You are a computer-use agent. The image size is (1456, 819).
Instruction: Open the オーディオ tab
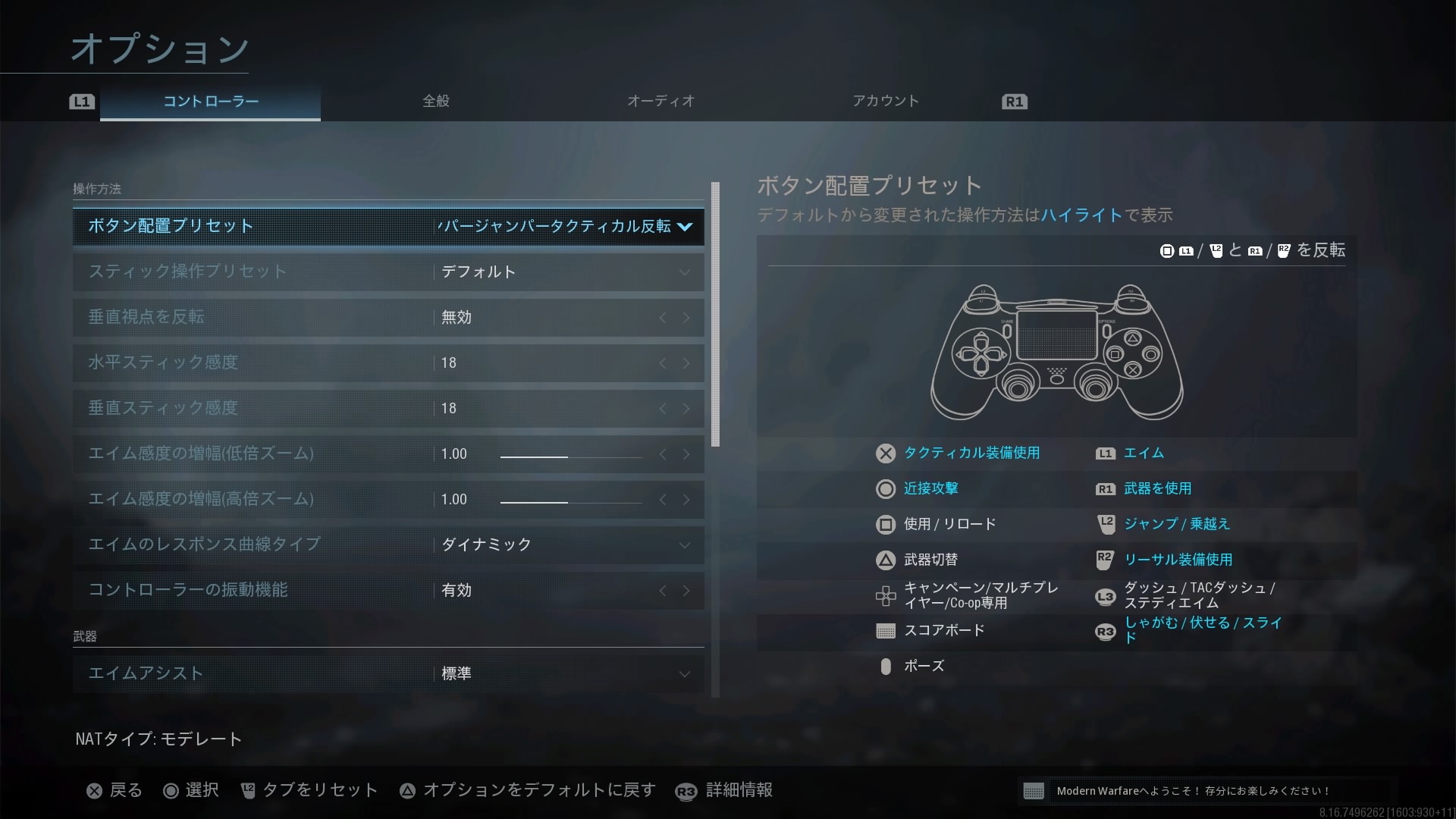click(661, 101)
